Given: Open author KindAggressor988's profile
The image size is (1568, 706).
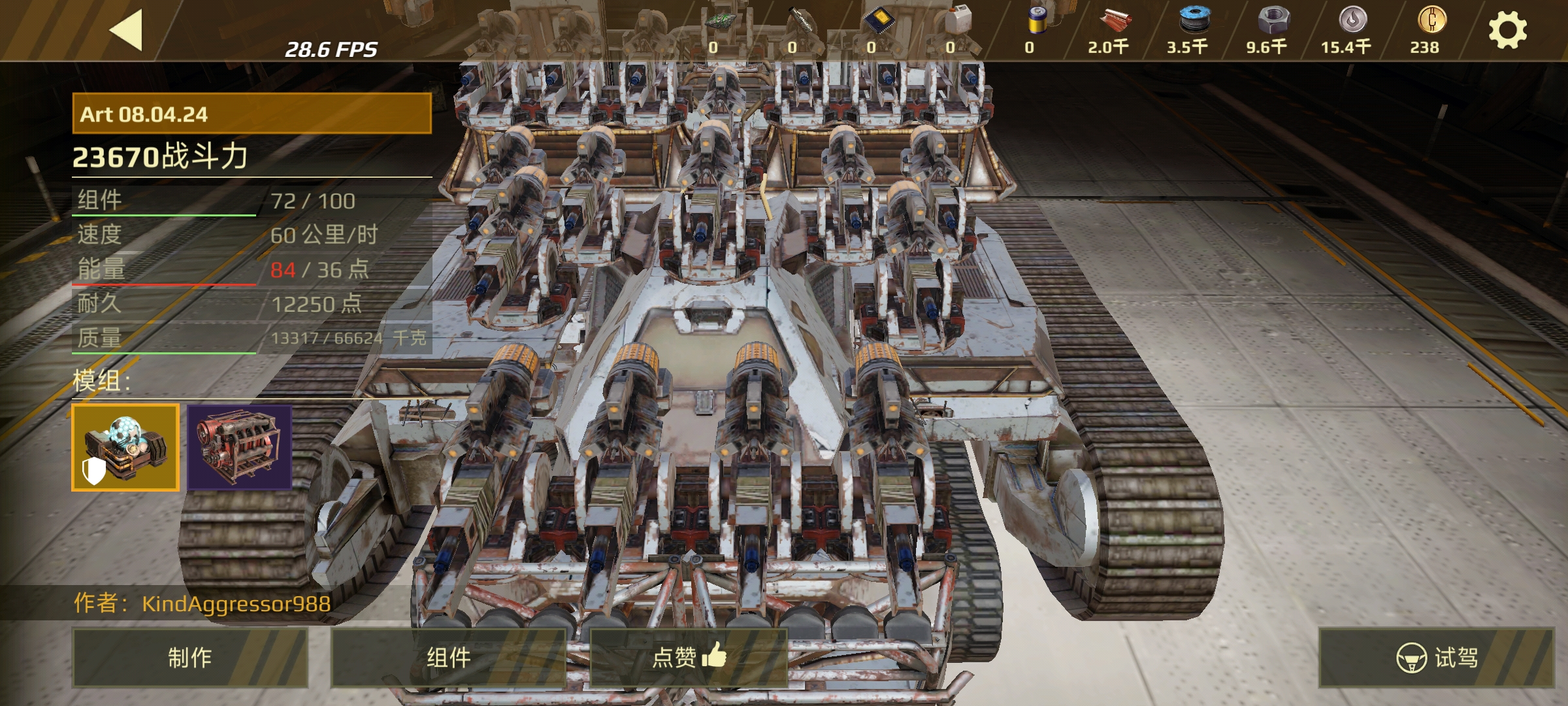Looking at the screenshot, I should pyautogui.click(x=236, y=603).
